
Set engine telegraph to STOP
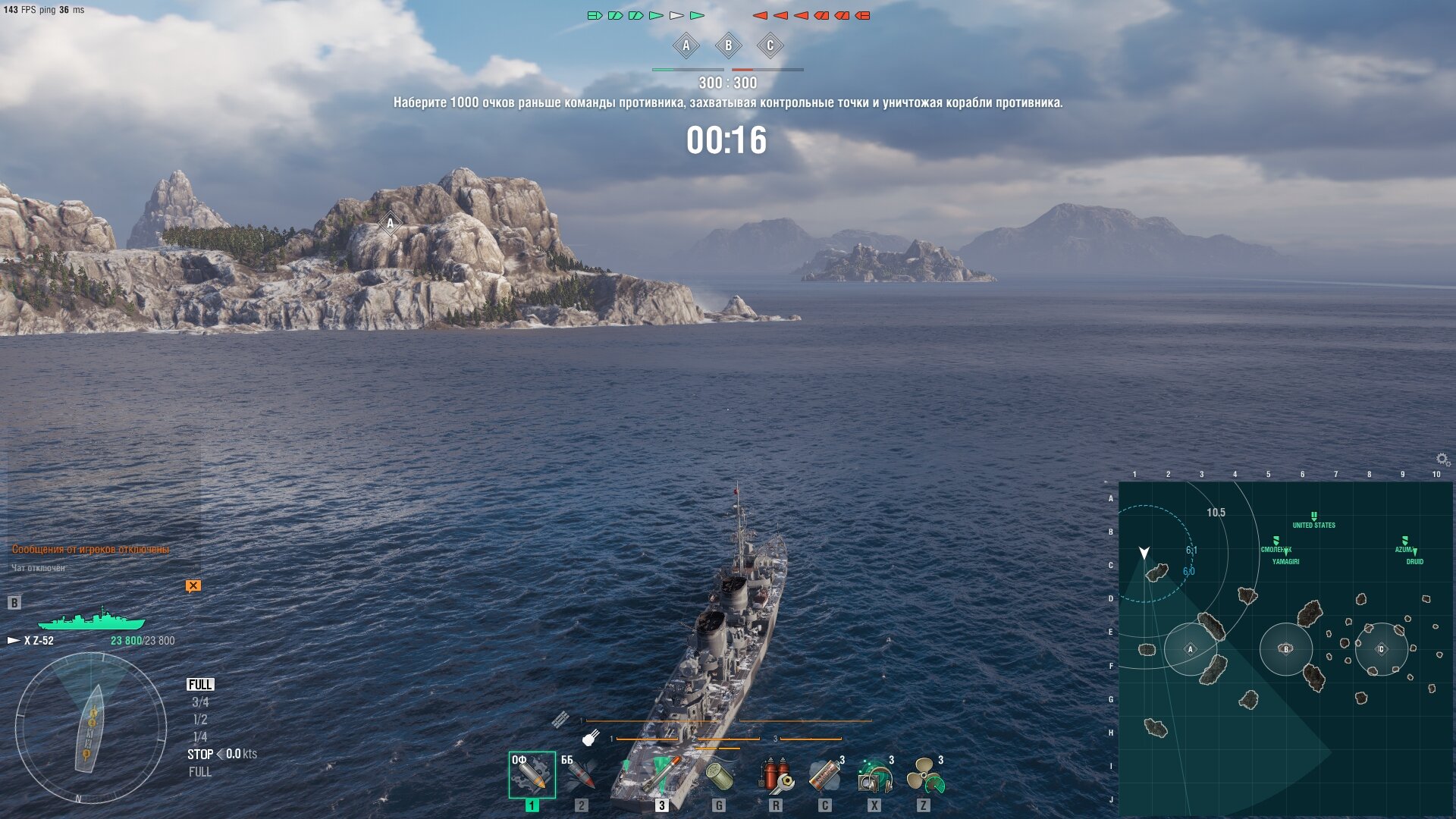(x=200, y=755)
